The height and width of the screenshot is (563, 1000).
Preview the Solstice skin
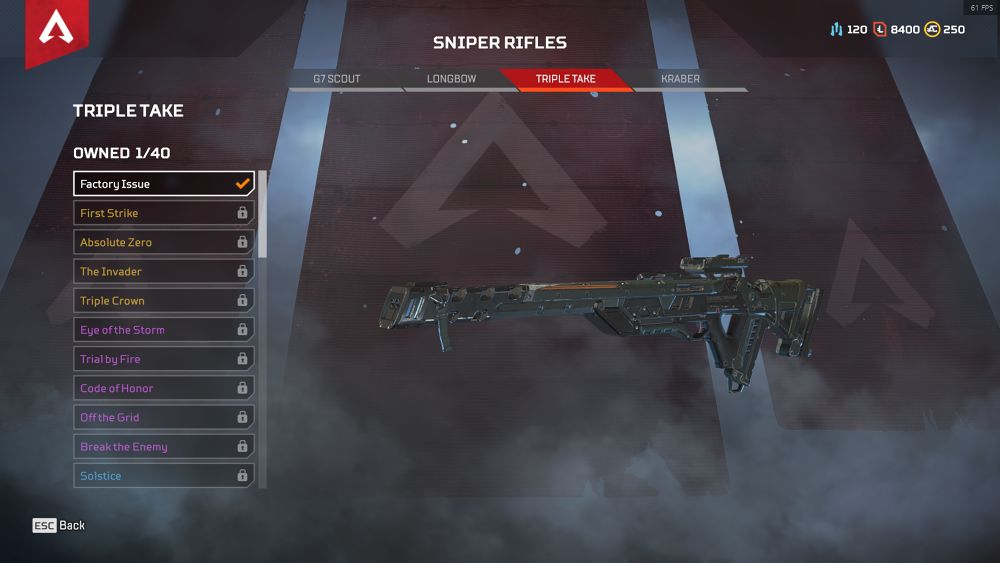(x=164, y=476)
